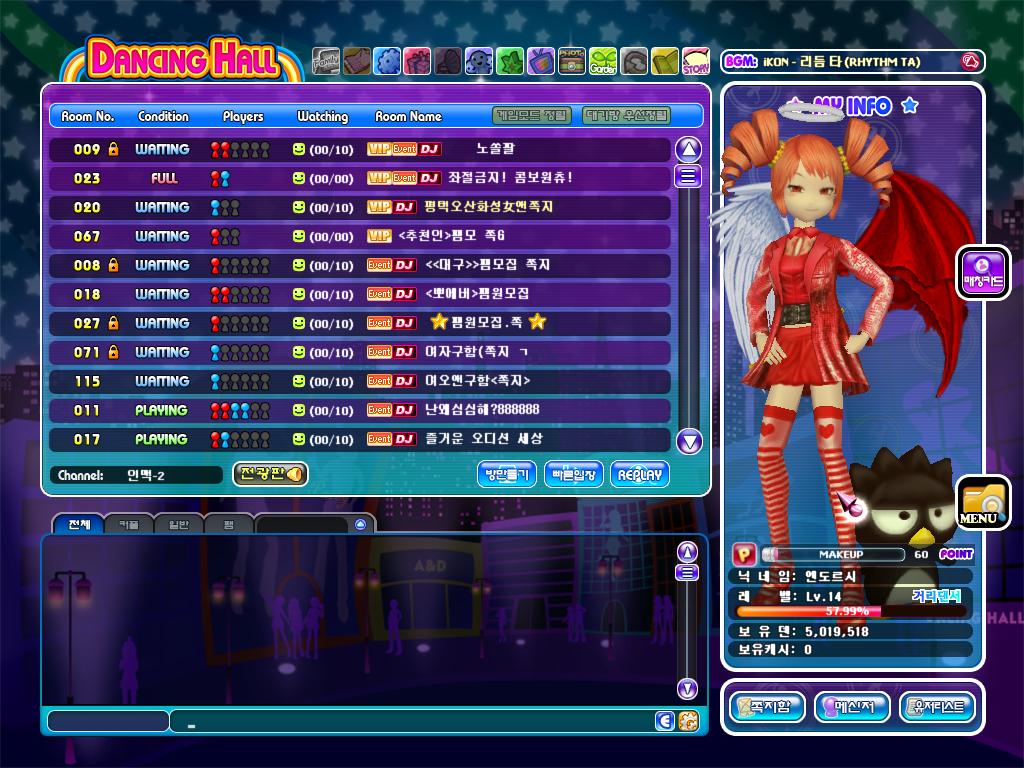Open the Story icon
Image resolution: width=1024 pixels, height=768 pixels.
point(696,62)
